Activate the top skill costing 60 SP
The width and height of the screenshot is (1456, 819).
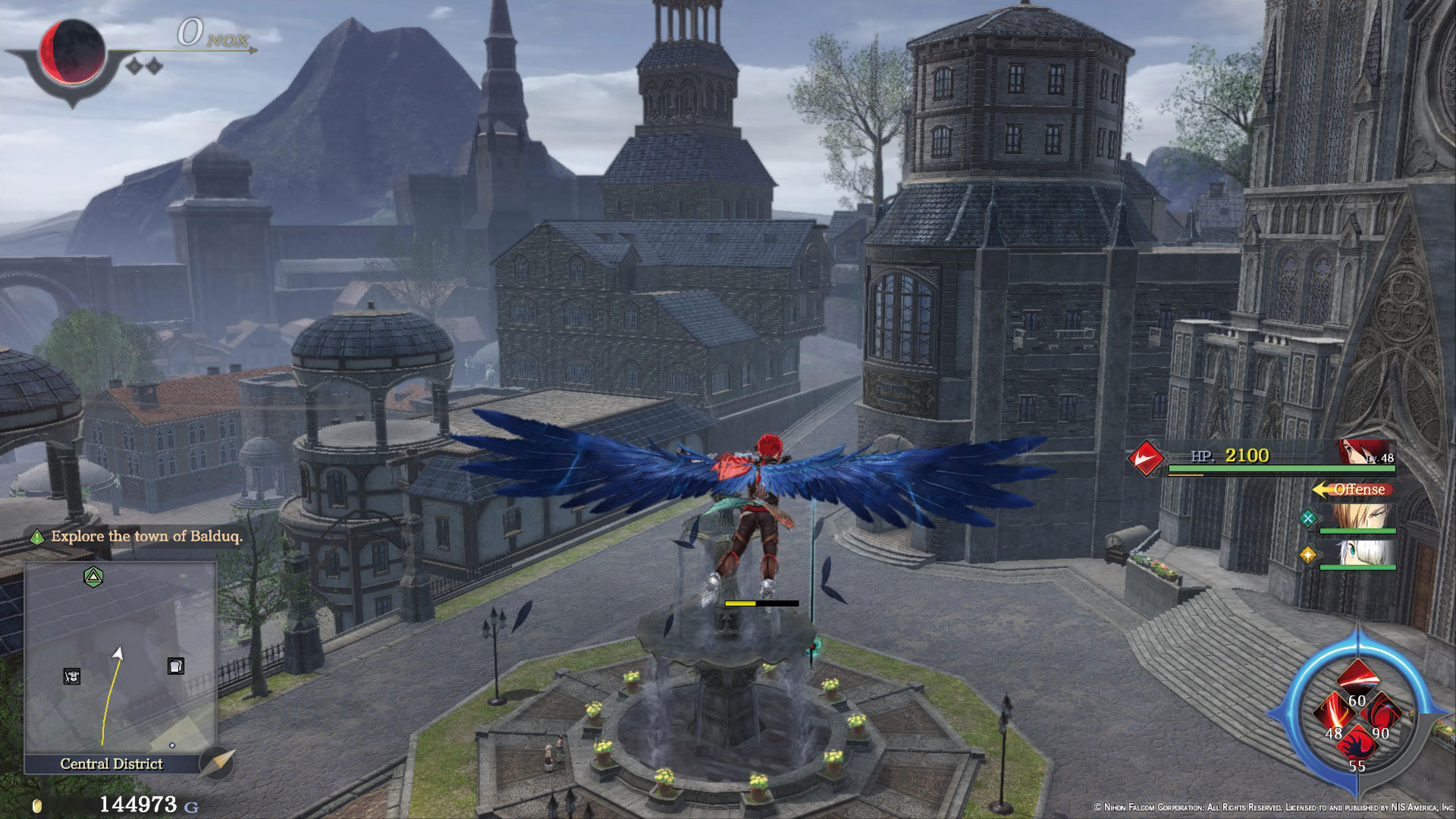pyautogui.click(x=1357, y=677)
